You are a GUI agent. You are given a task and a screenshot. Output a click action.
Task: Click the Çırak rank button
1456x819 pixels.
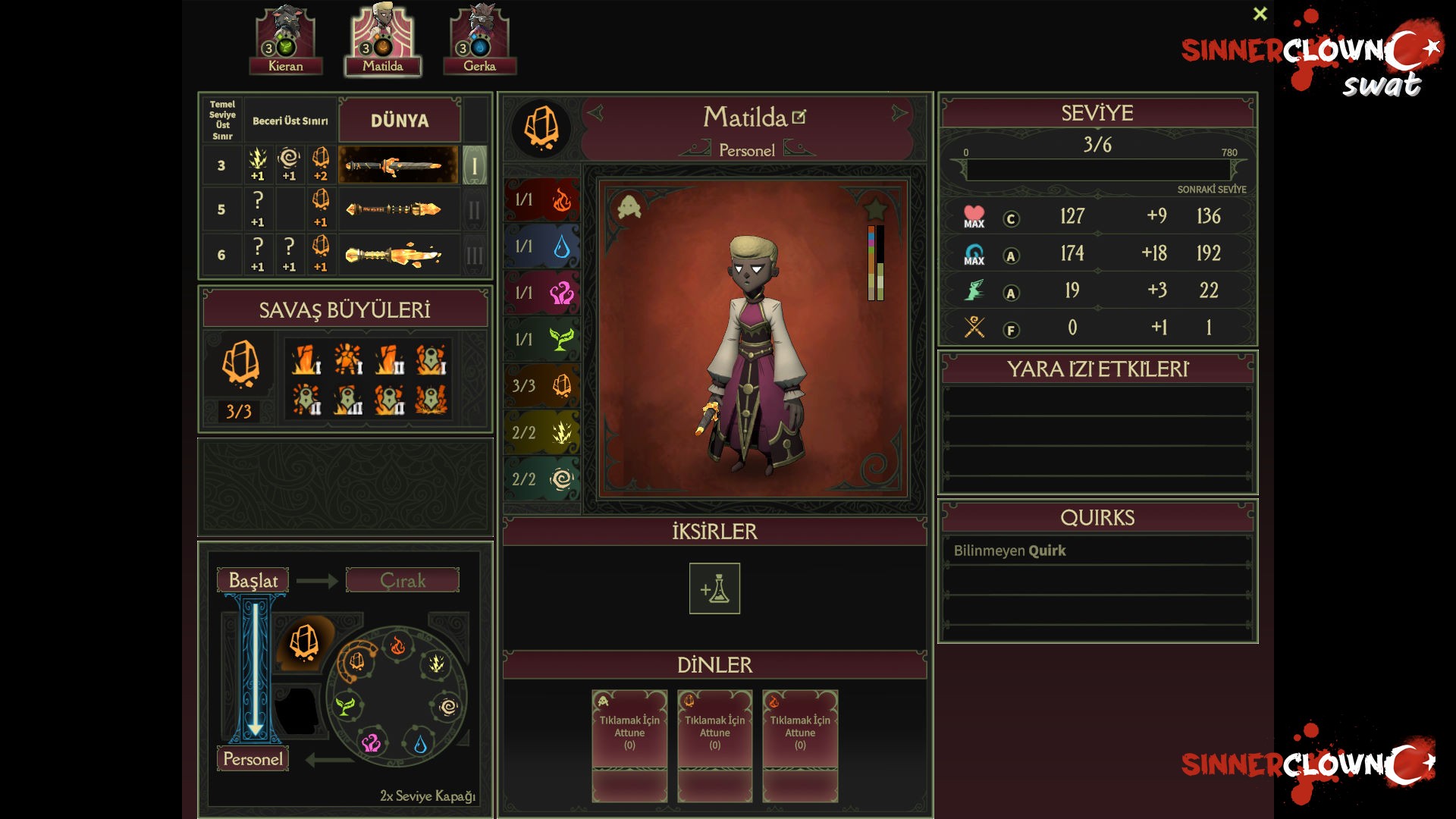pos(402,580)
